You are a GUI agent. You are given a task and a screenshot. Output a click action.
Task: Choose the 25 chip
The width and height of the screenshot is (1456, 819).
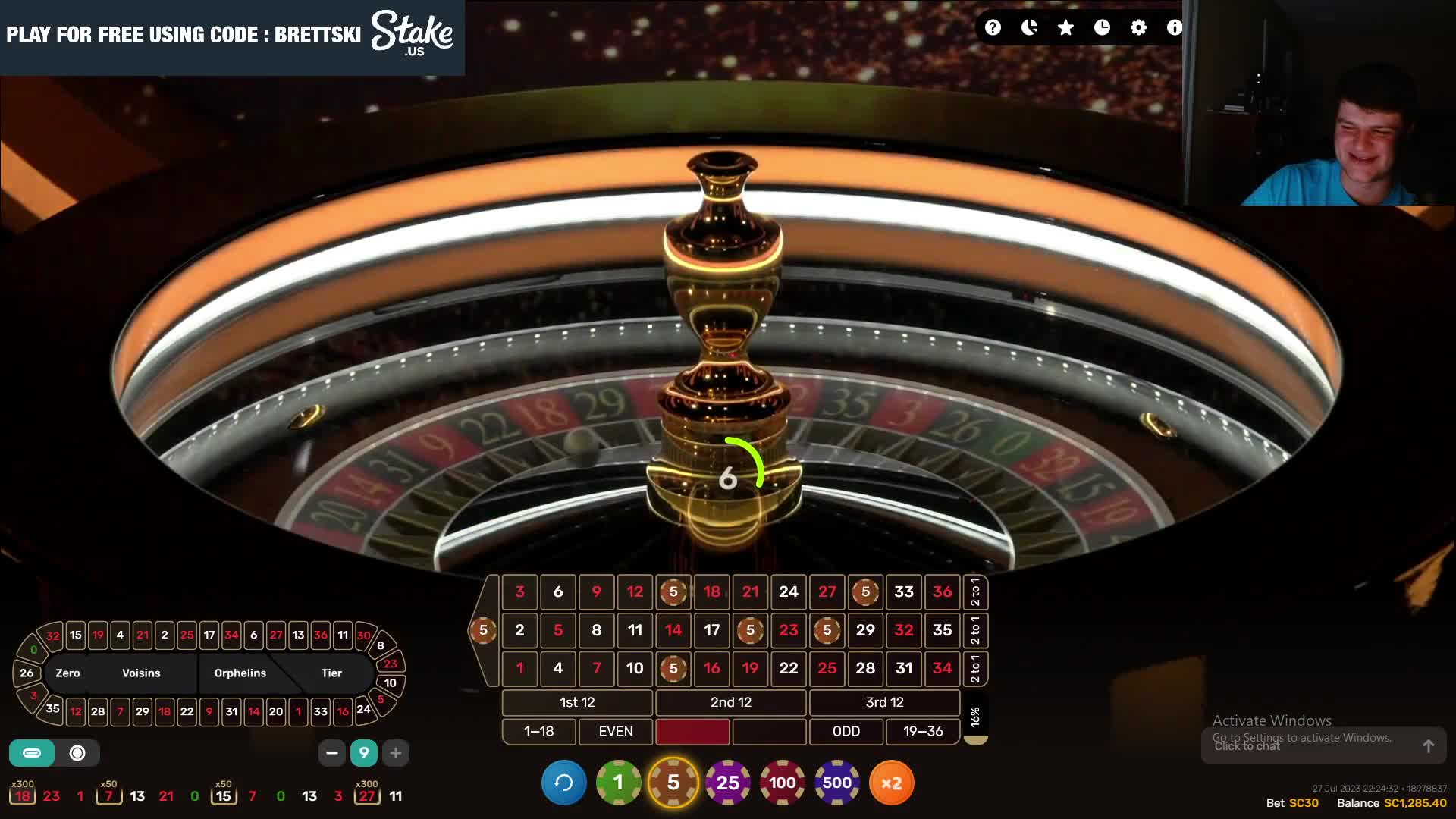click(x=727, y=783)
